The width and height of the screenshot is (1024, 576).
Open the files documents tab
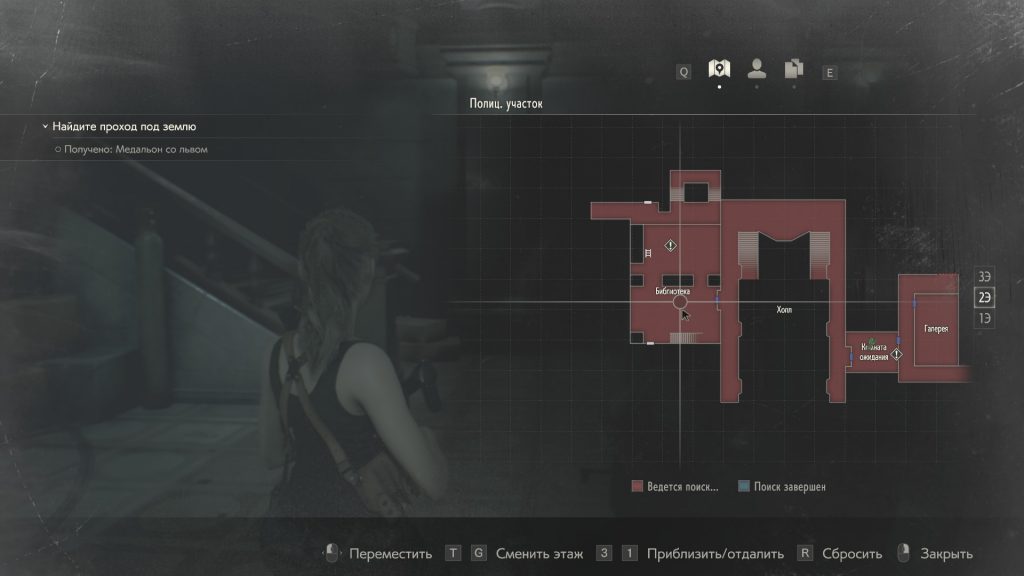(x=794, y=69)
